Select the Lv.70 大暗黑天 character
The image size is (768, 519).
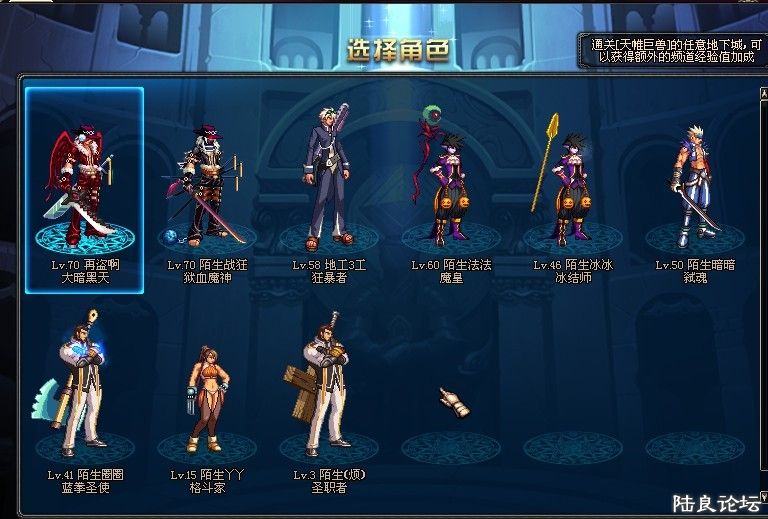(x=84, y=180)
